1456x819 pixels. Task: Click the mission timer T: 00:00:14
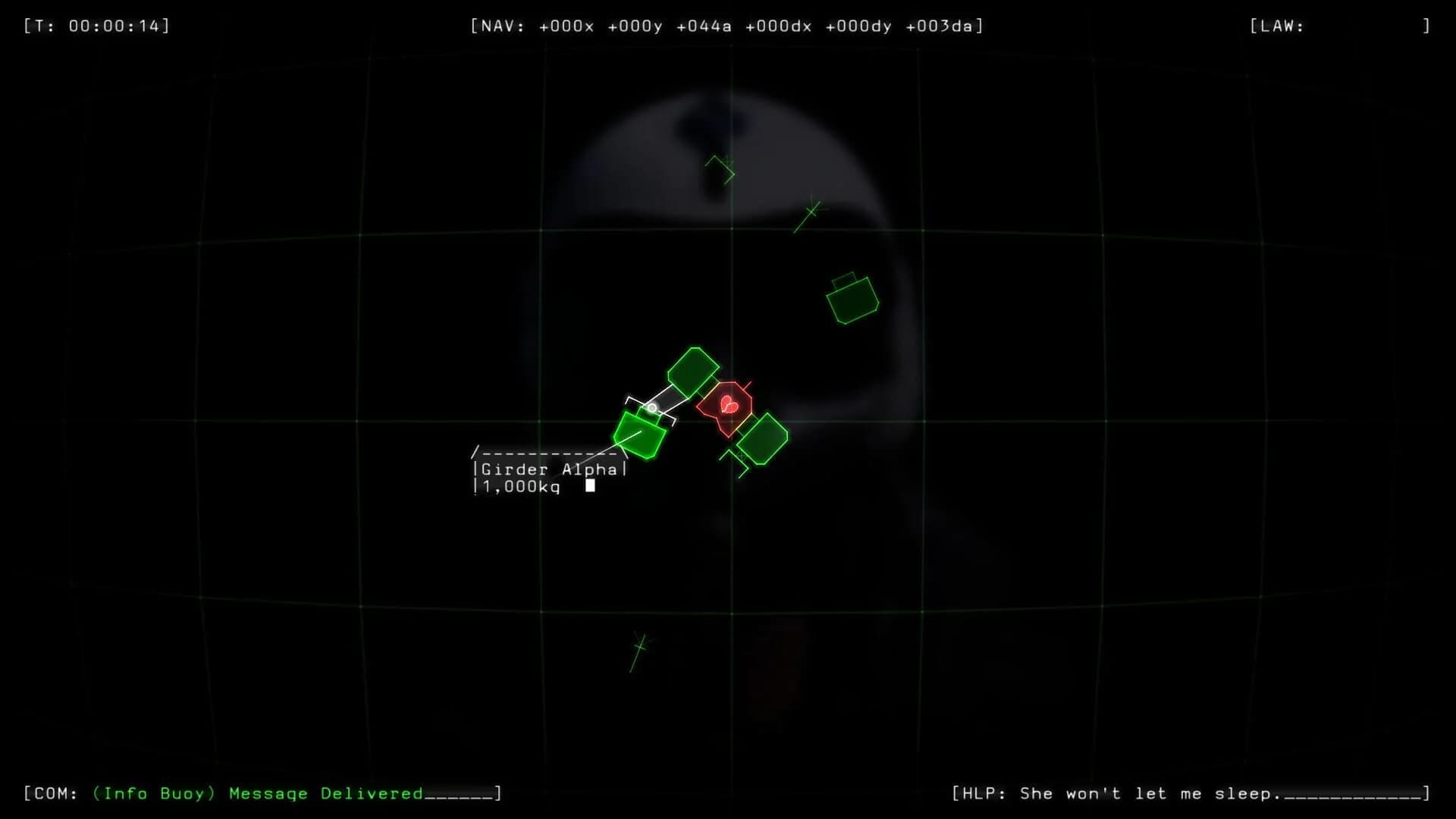(96, 25)
